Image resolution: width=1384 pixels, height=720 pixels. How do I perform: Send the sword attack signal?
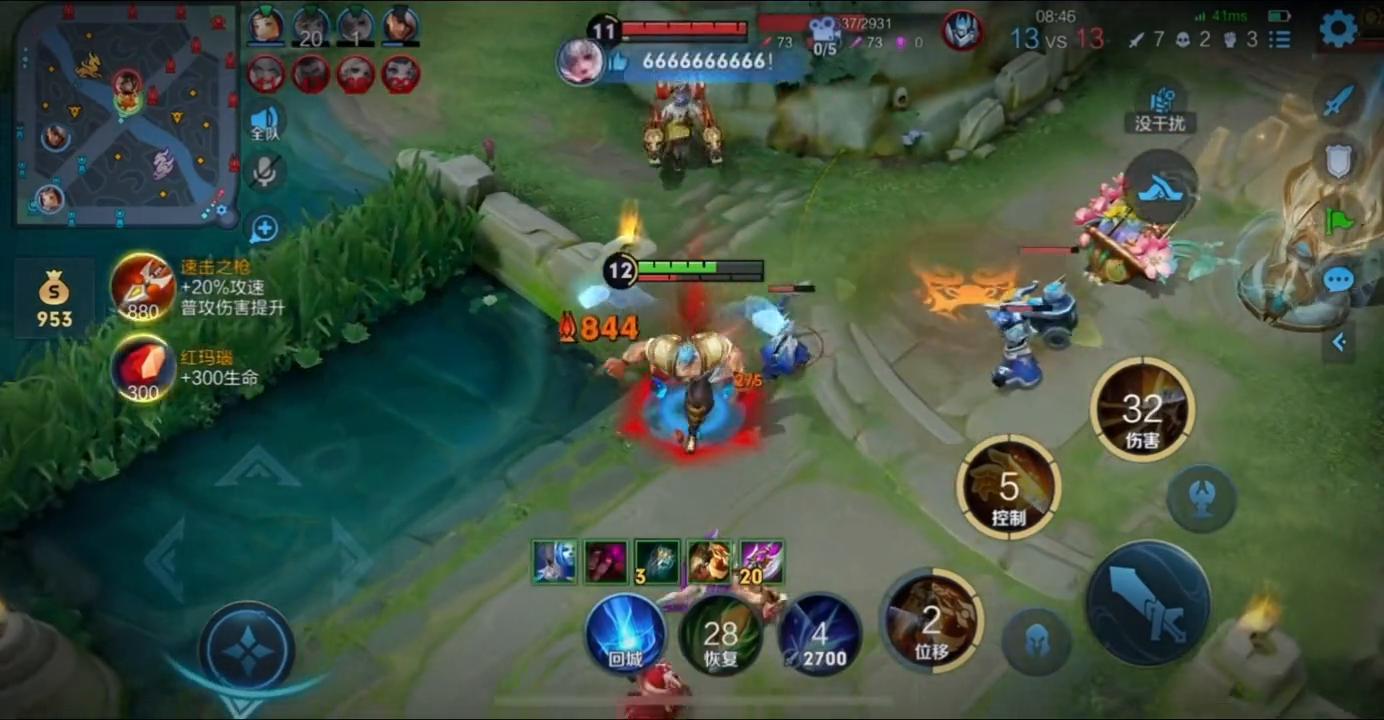click(1339, 101)
